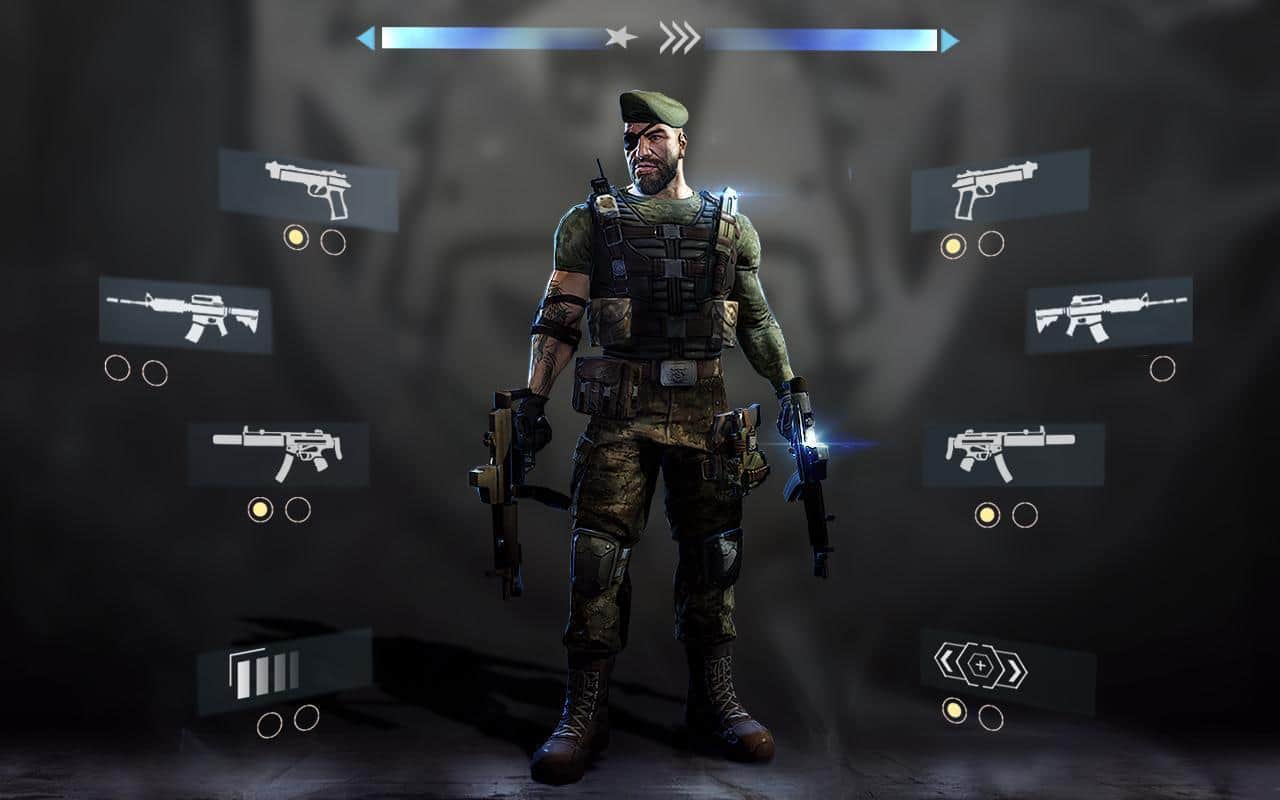
Task: Click the right arrow on the top bar
Action: coord(949,40)
